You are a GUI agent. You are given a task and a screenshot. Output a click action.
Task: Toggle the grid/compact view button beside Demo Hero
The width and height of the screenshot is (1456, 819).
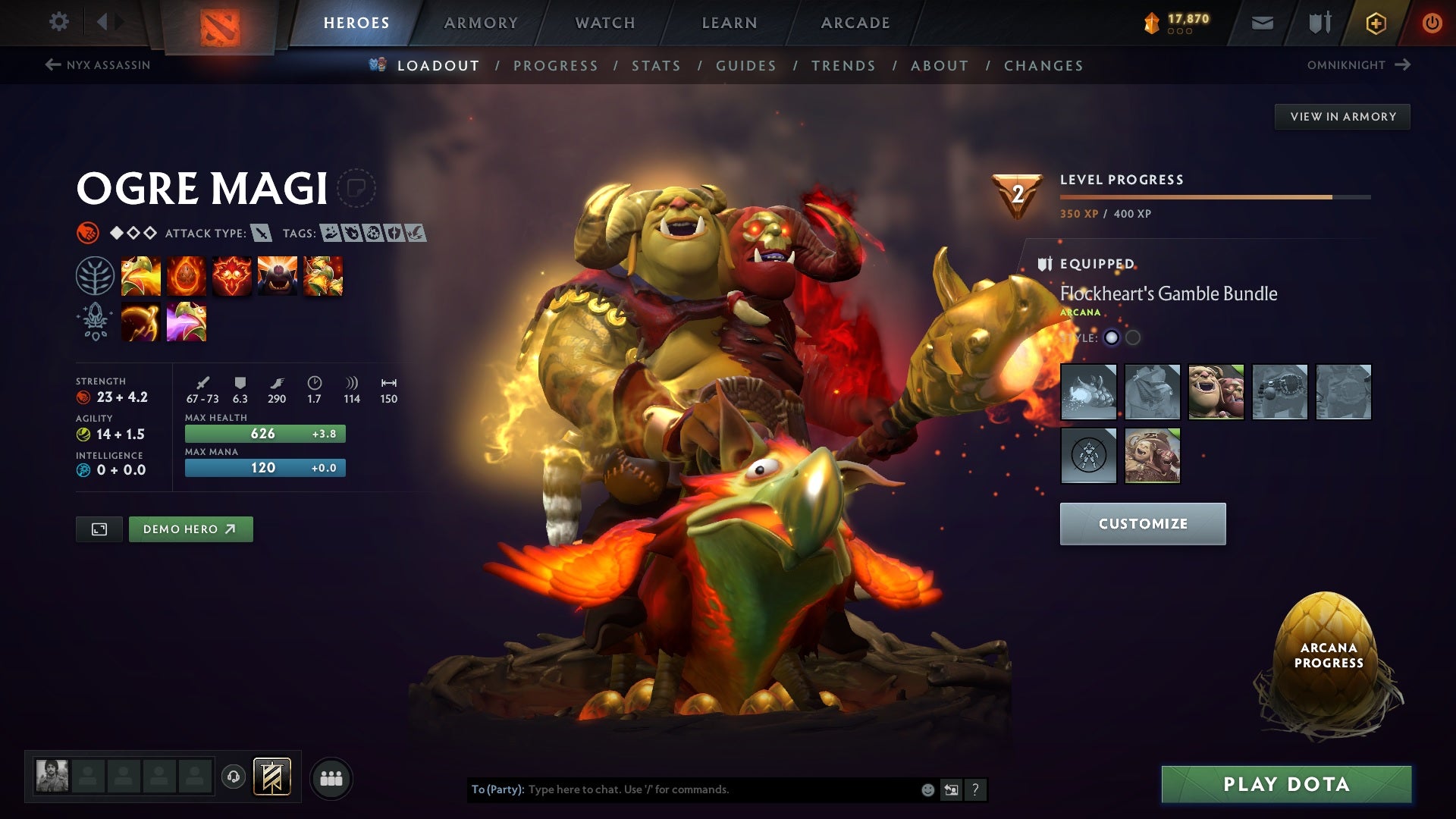pos(100,529)
